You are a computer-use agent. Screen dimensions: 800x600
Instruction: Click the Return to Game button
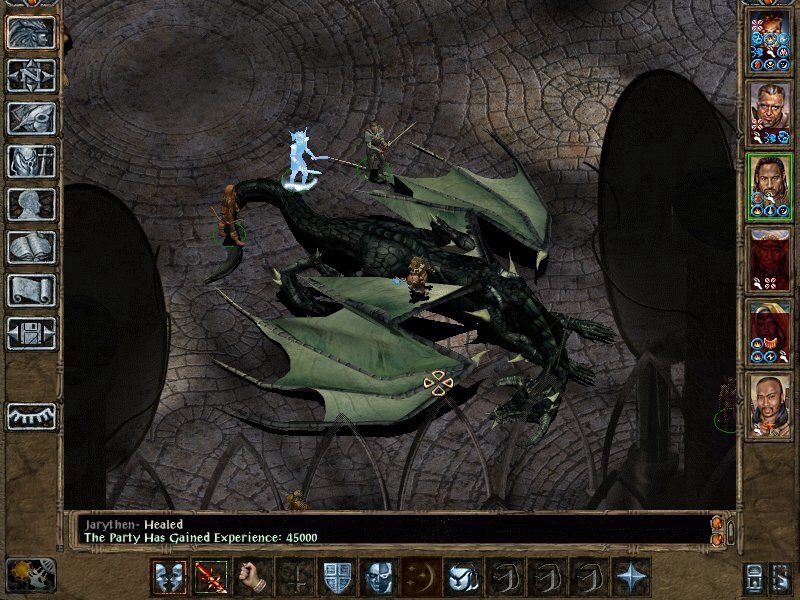32,33
